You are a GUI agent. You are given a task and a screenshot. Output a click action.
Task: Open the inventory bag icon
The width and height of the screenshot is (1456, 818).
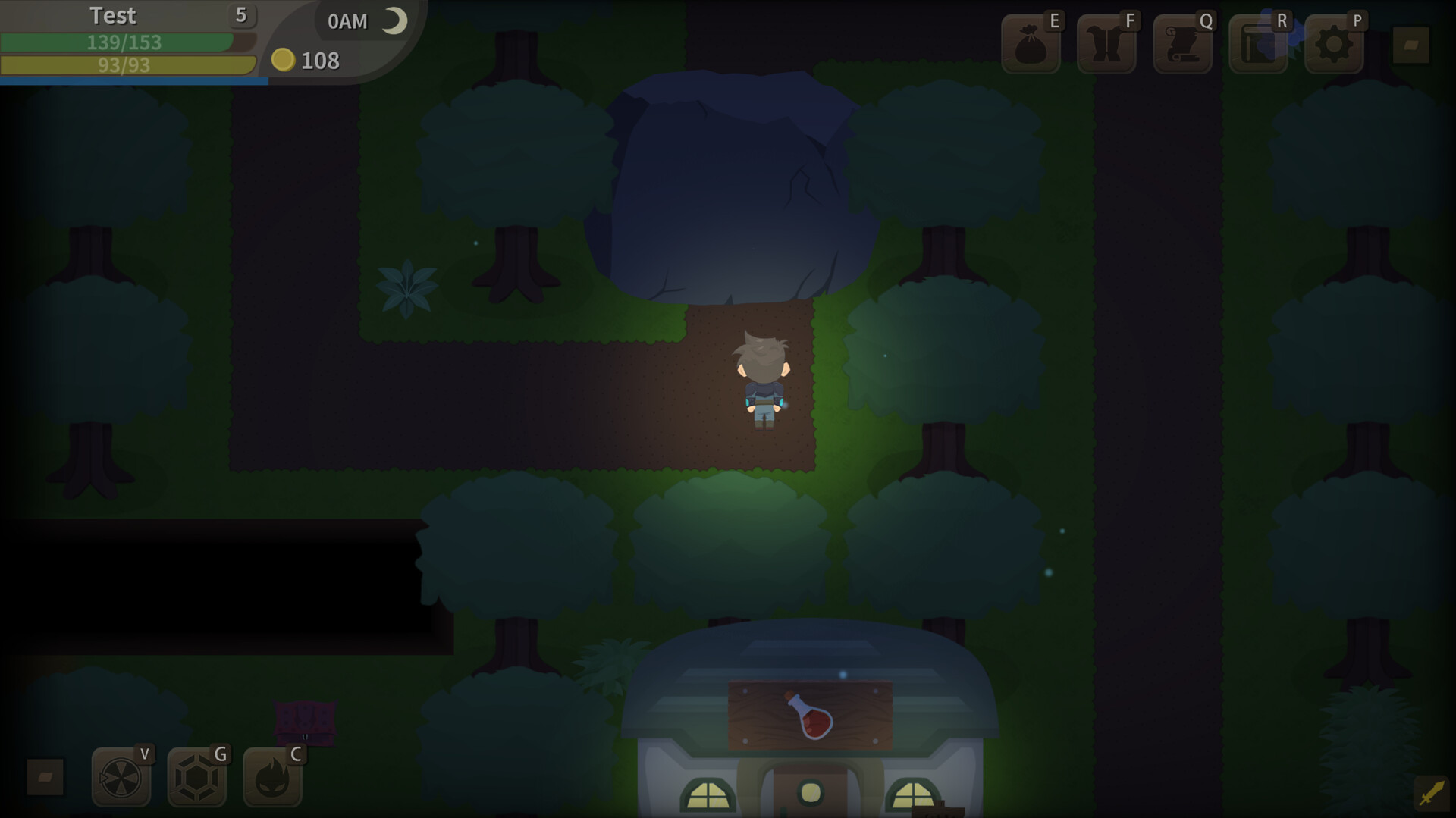(x=1028, y=43)
